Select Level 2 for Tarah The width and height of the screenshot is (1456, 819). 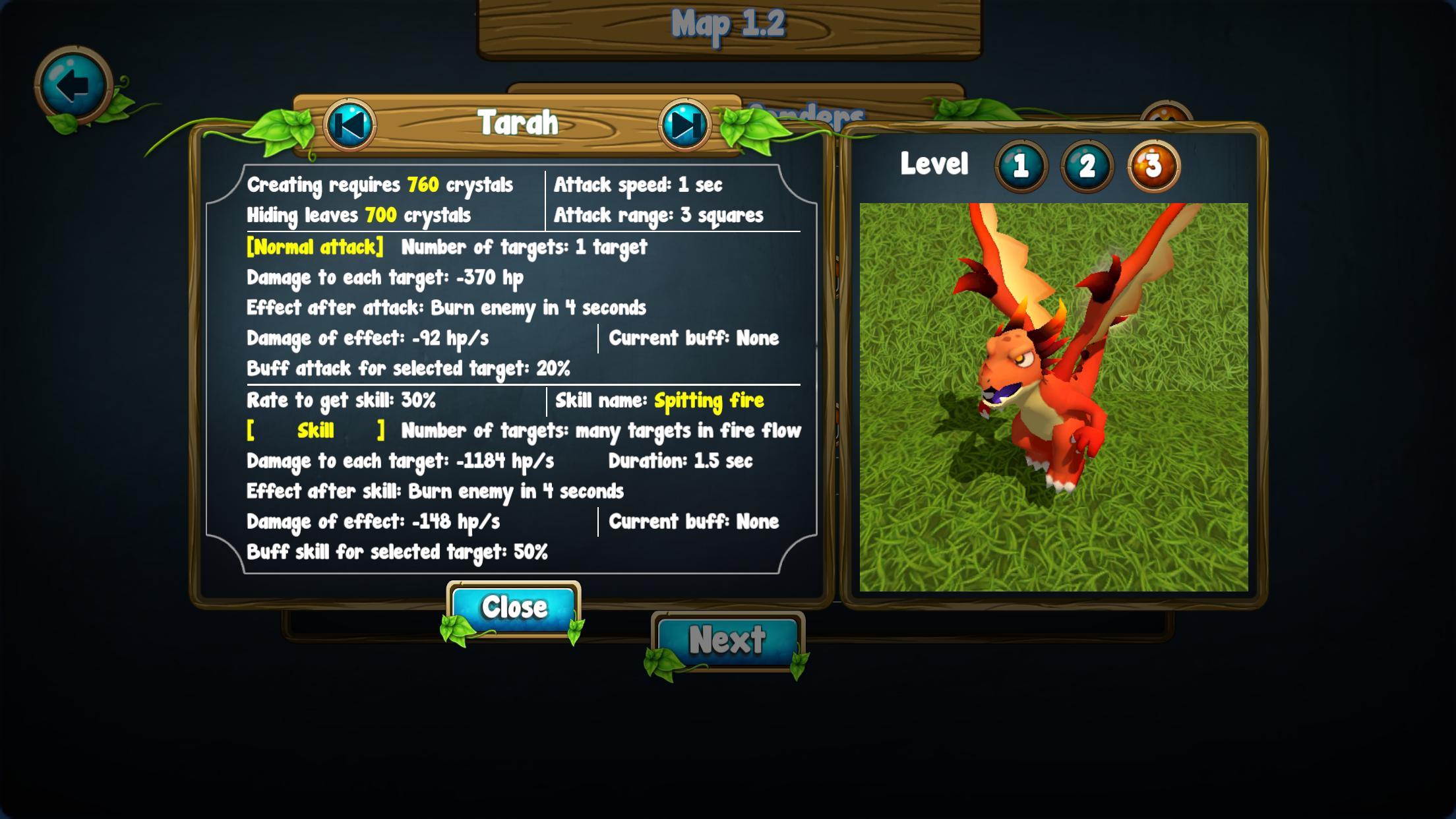(1088, 166)
